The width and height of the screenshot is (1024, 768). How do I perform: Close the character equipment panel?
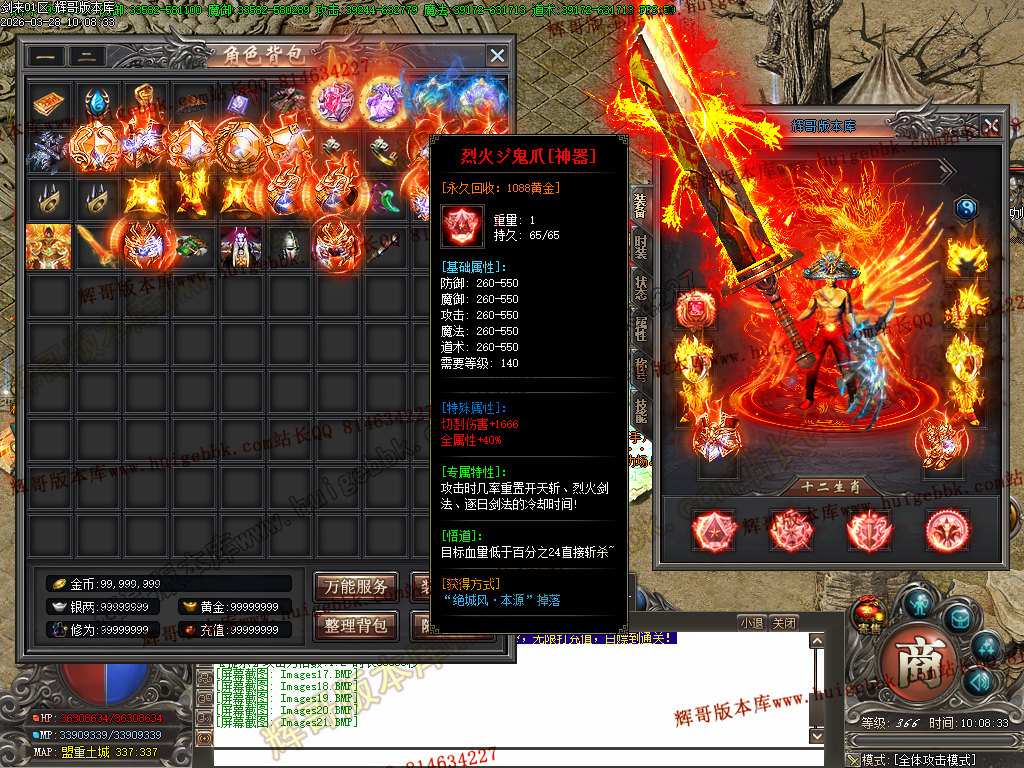(x=990, y=126)
